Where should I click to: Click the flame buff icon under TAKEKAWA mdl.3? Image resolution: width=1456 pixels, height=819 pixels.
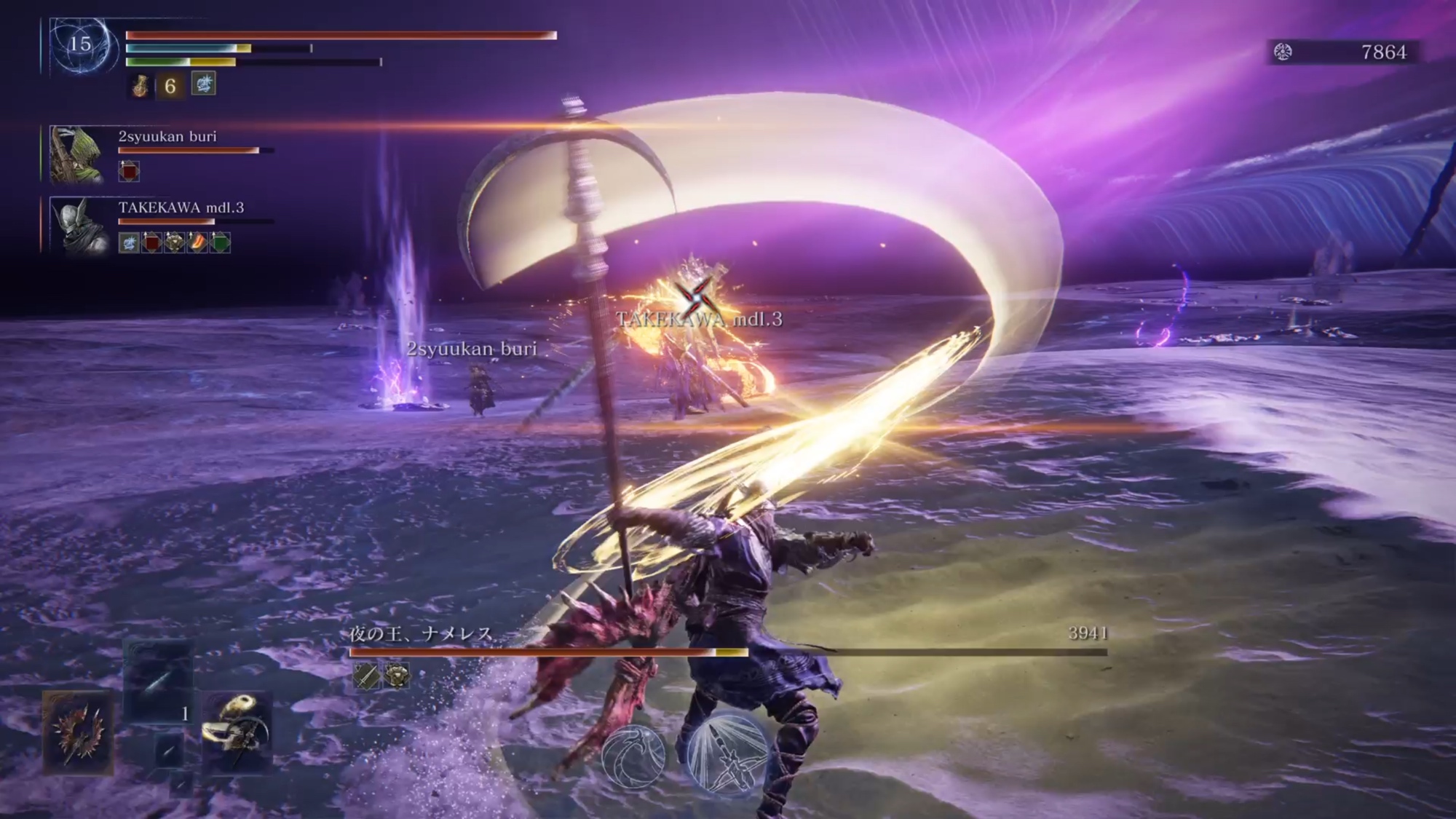click(x=197, y=242)
